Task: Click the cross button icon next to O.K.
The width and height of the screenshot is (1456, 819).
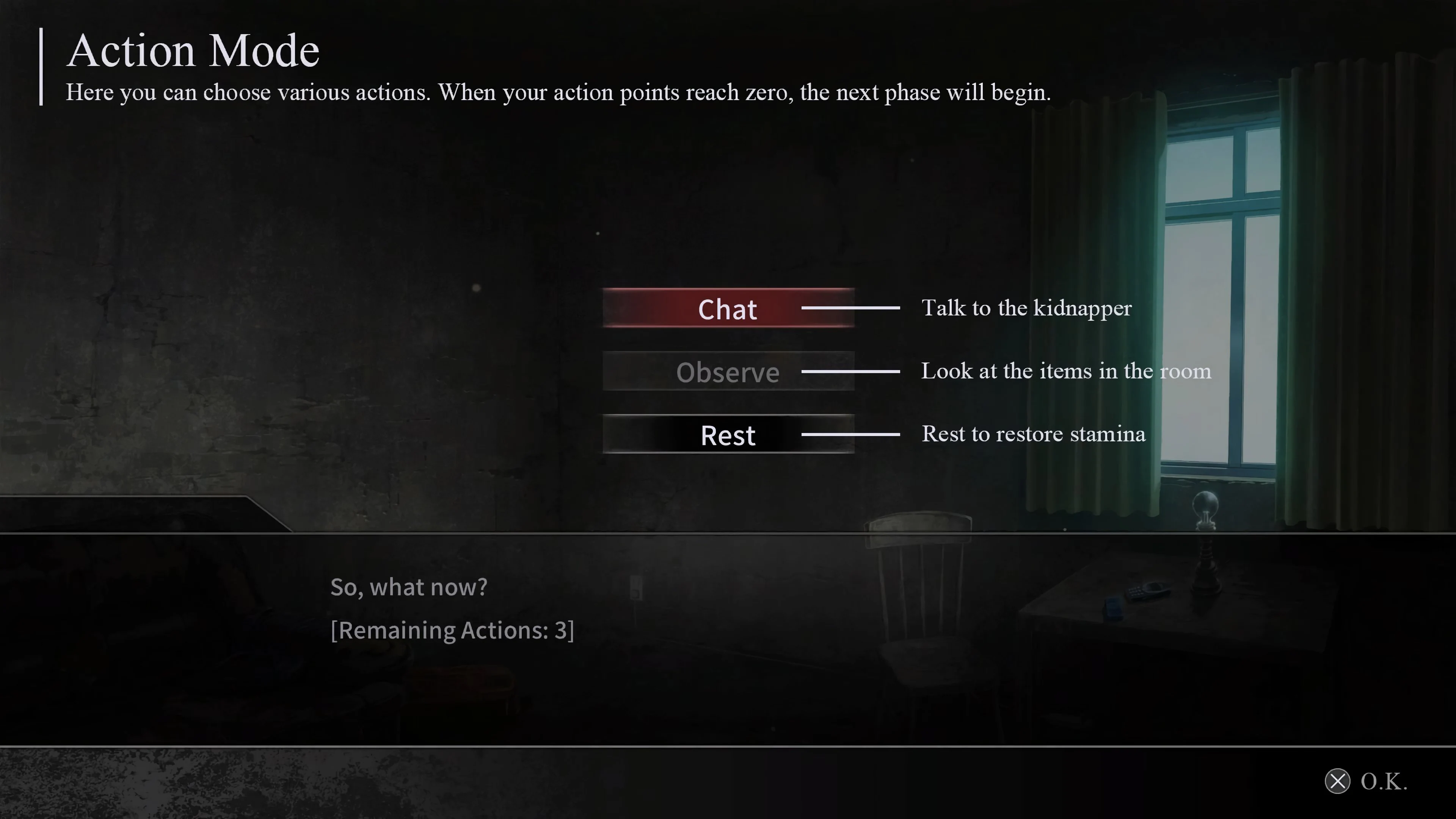Action: [x=1338, y=782]
